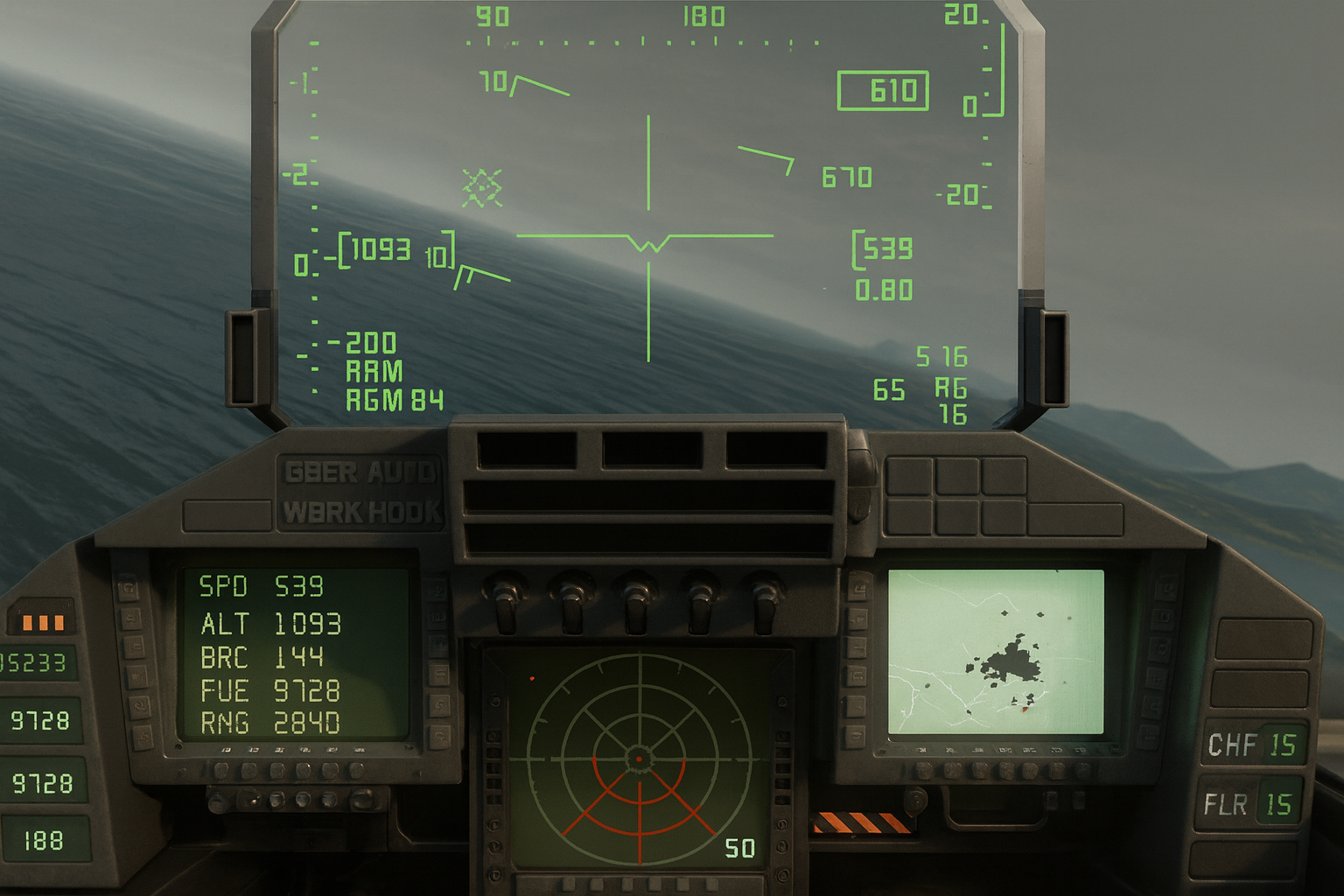This screenshot has width=1344, height=896.
Task: Select the pale green moving map display
Action: tap(996, 652)
